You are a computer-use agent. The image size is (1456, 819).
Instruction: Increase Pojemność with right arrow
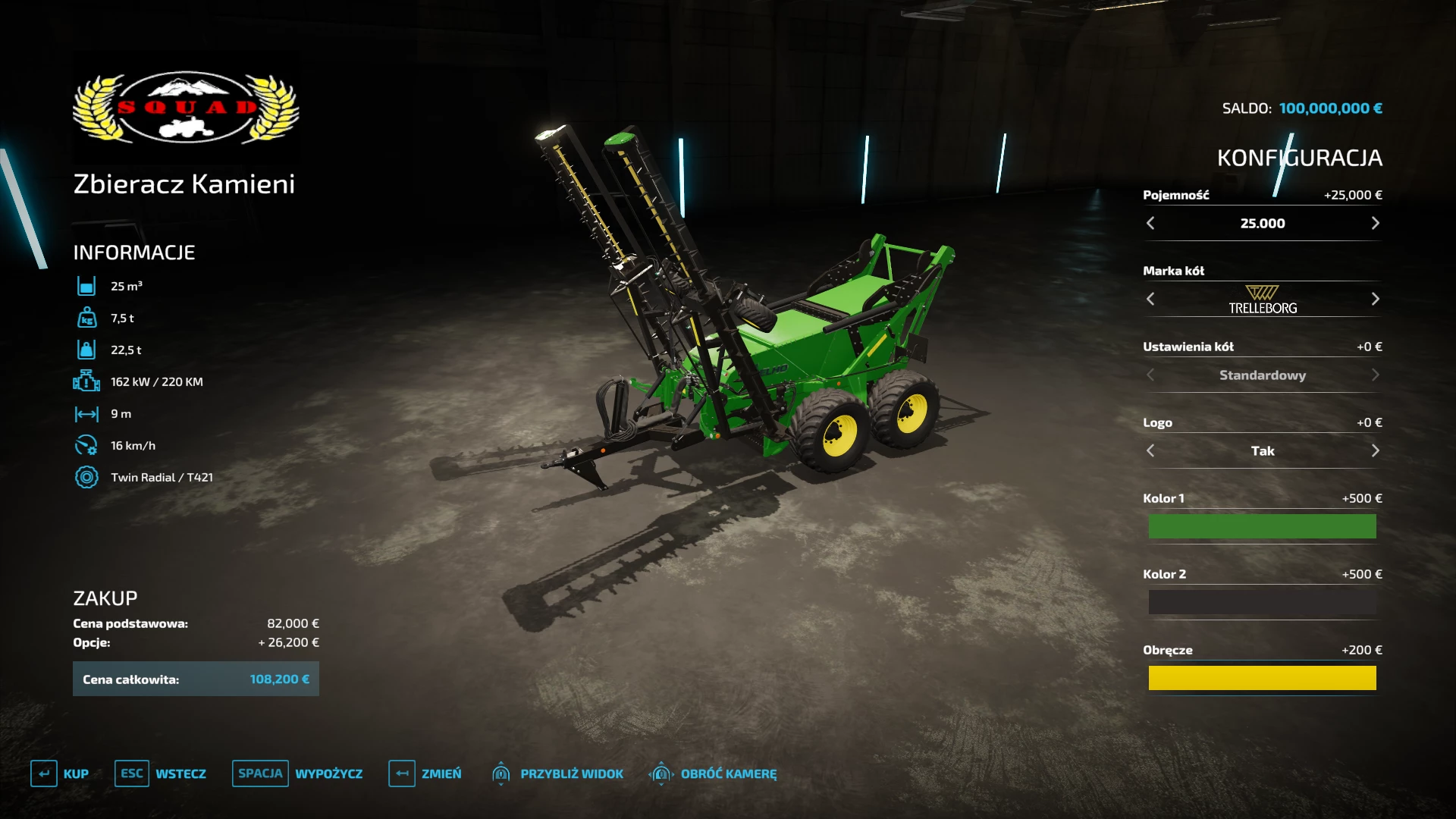click(x=1375, y=223)
